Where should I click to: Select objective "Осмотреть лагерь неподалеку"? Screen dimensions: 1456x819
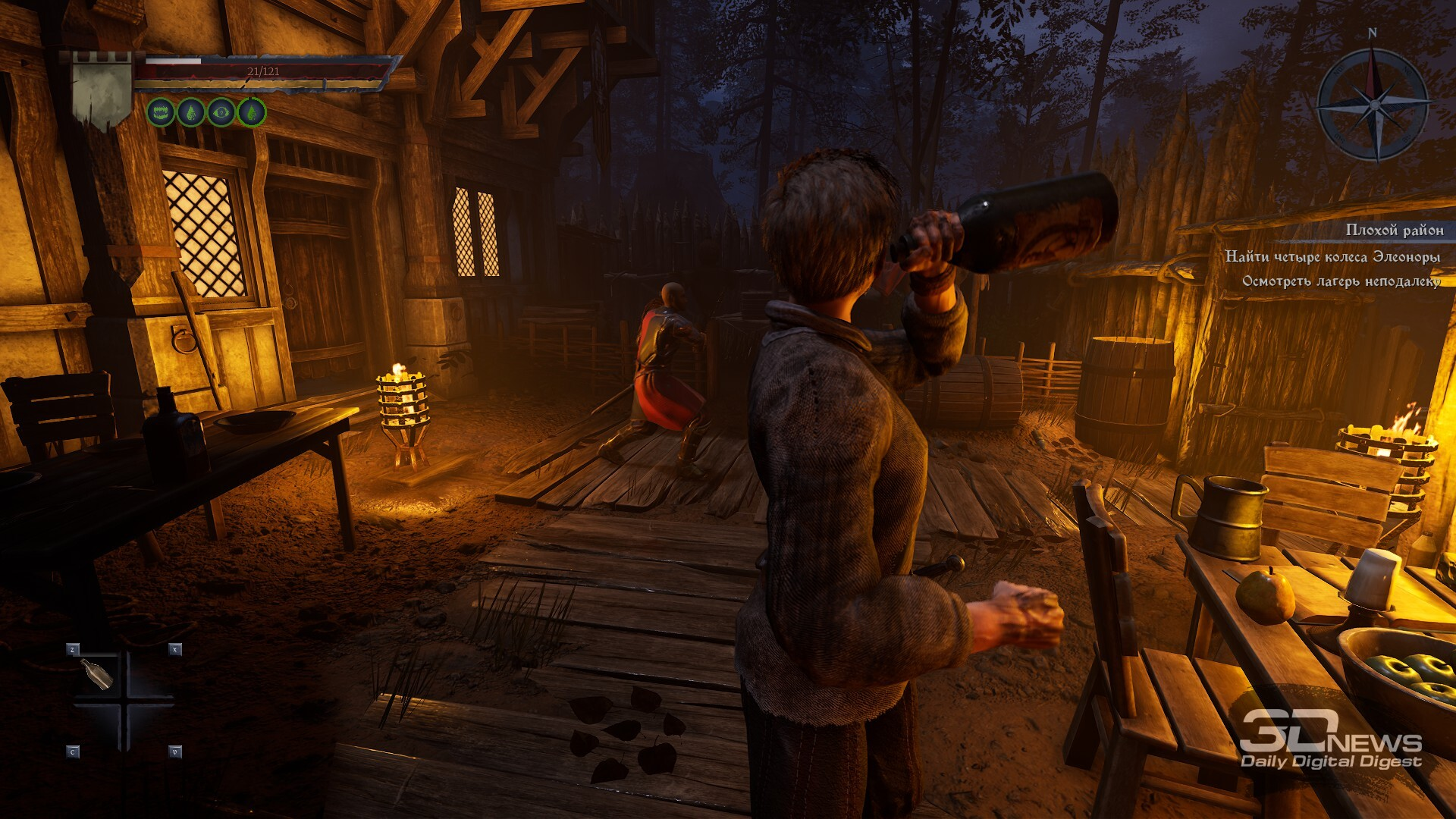click(1341, 281)
